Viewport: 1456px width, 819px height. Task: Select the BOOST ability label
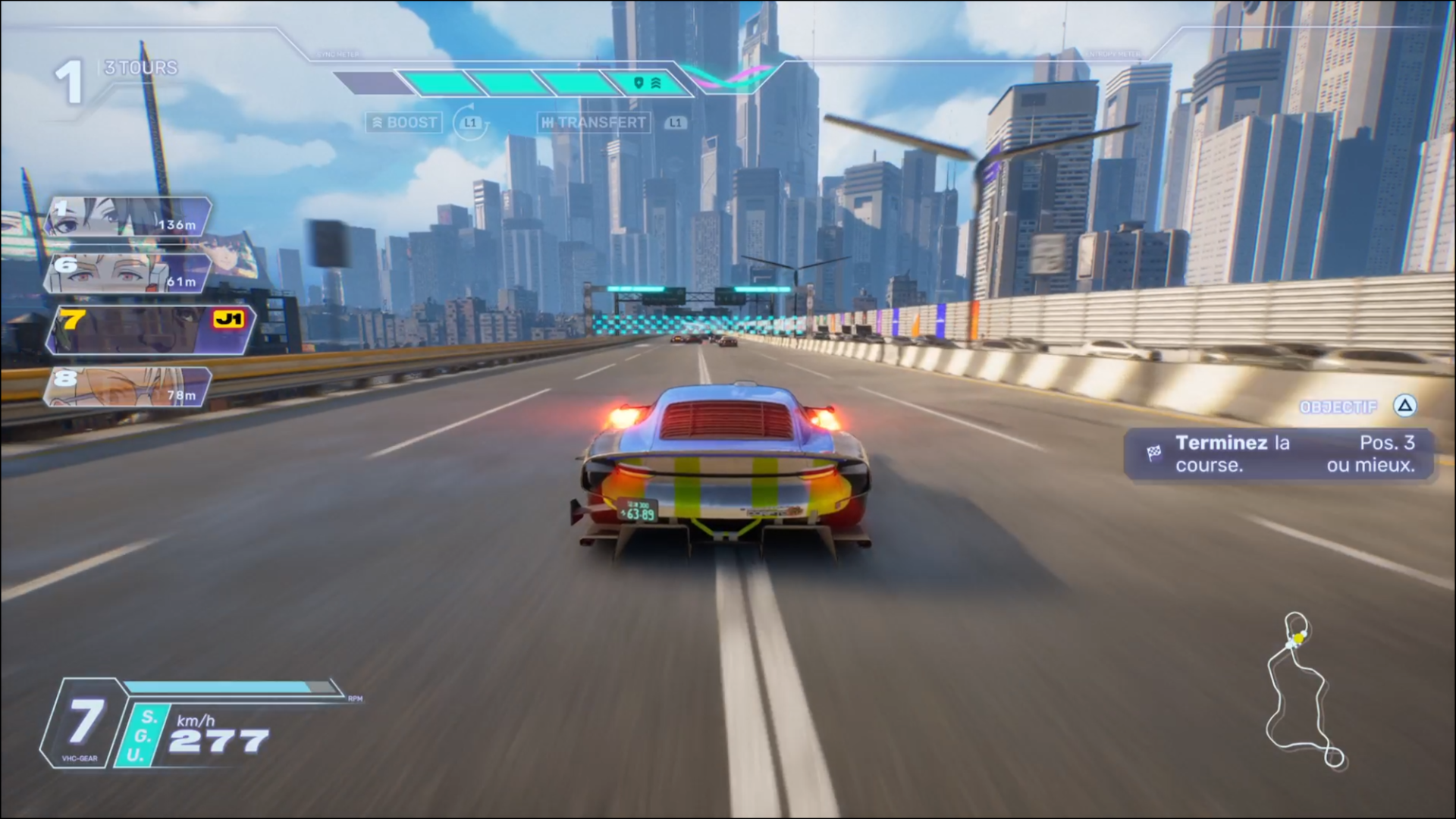404,122
